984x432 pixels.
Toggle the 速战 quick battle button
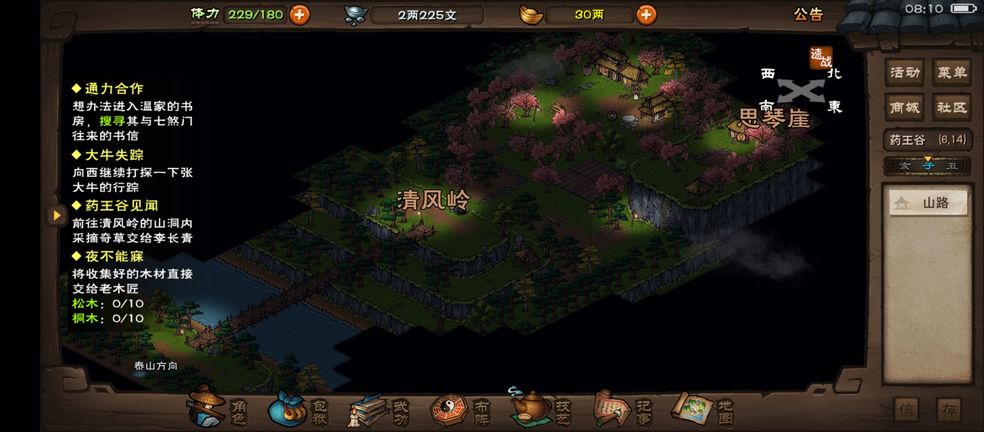[821, 60]
